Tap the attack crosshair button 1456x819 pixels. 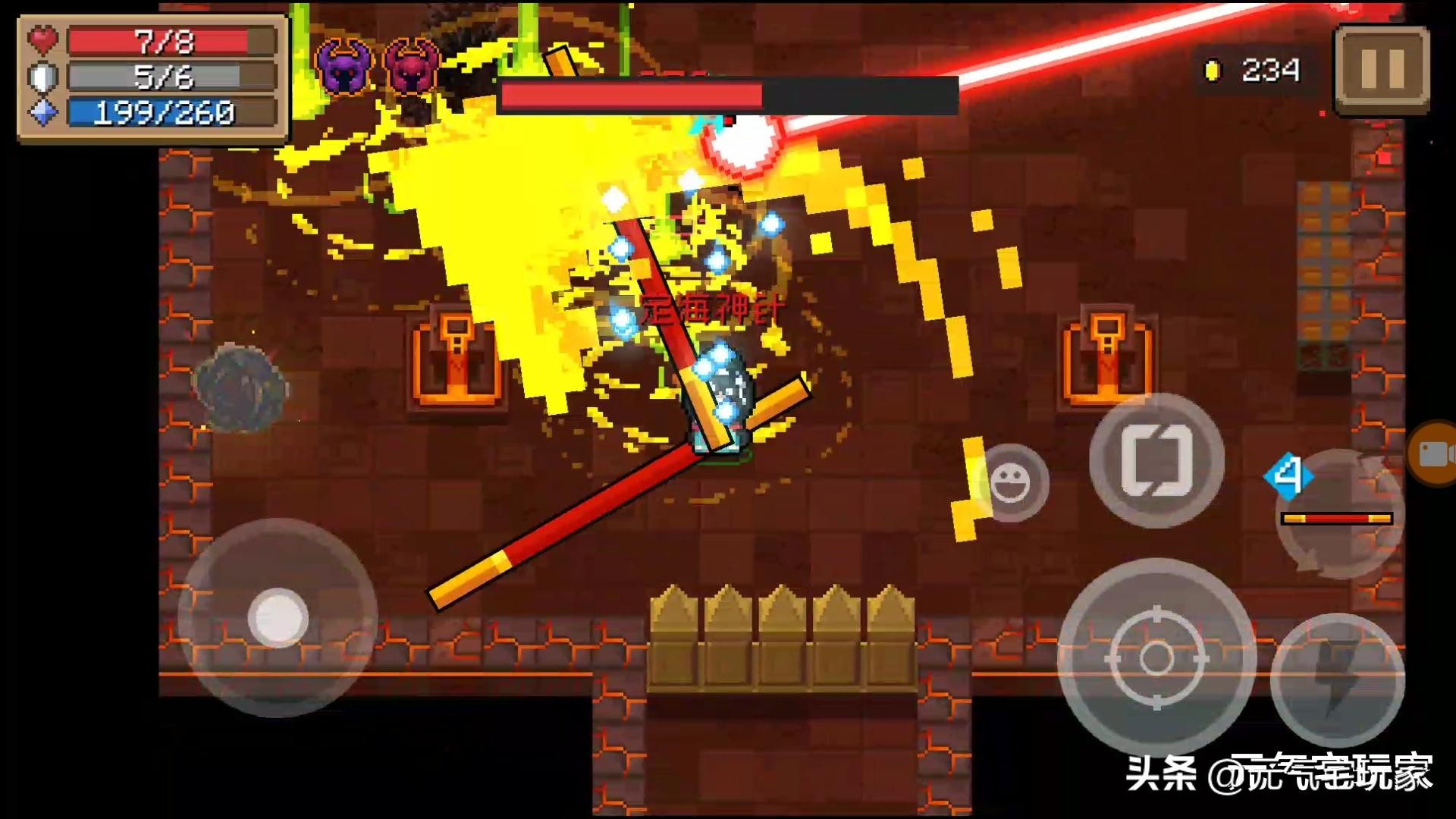pyautogui.click(x=1156, y=657)
